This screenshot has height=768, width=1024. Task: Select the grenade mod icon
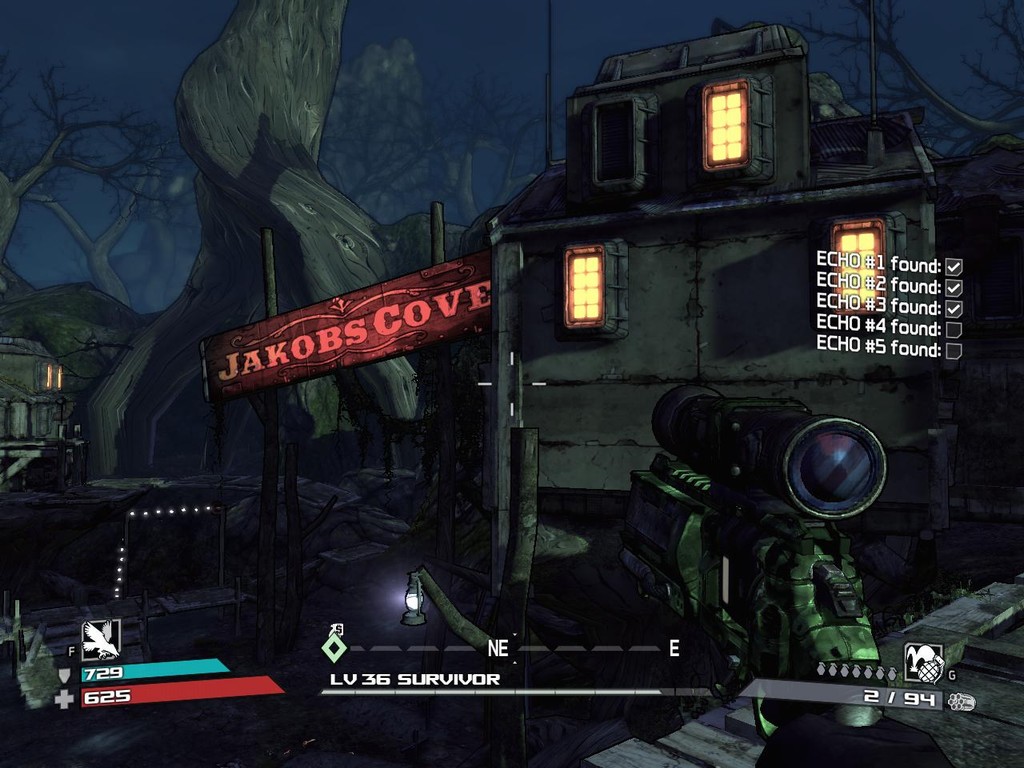[x=923, y=662]
